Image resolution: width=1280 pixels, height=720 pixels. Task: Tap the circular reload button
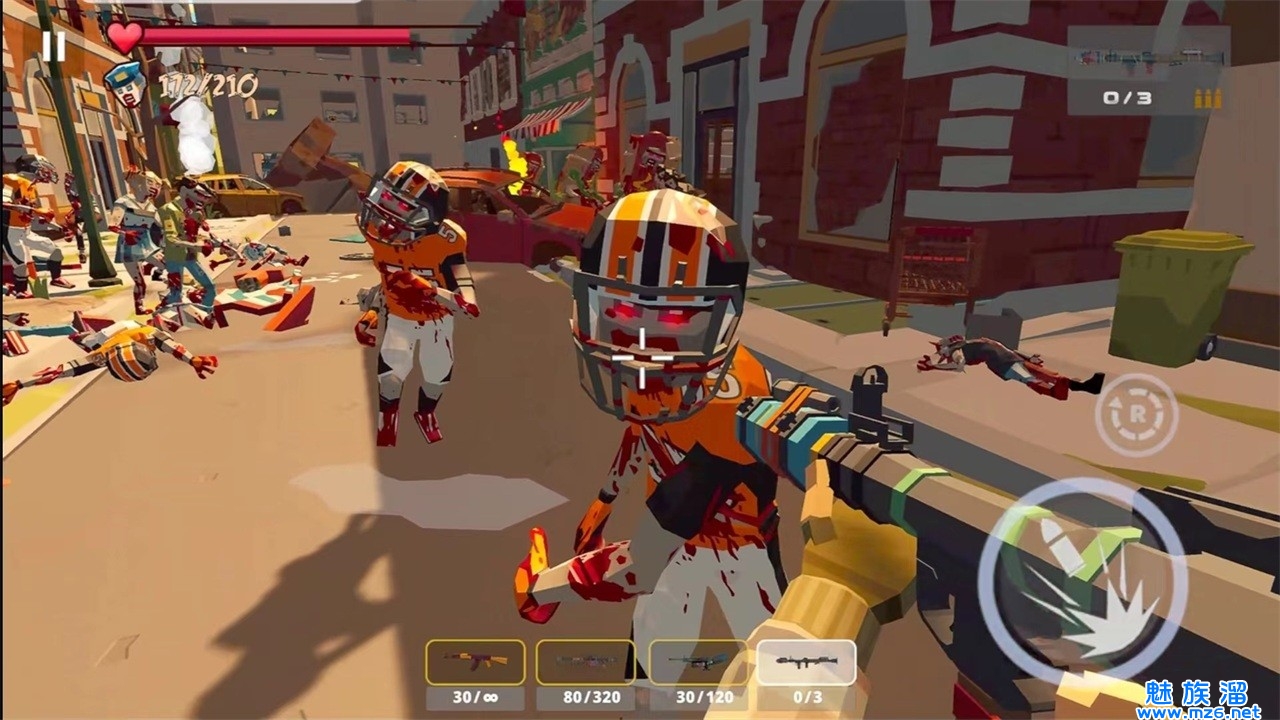tap(1135, 414)
